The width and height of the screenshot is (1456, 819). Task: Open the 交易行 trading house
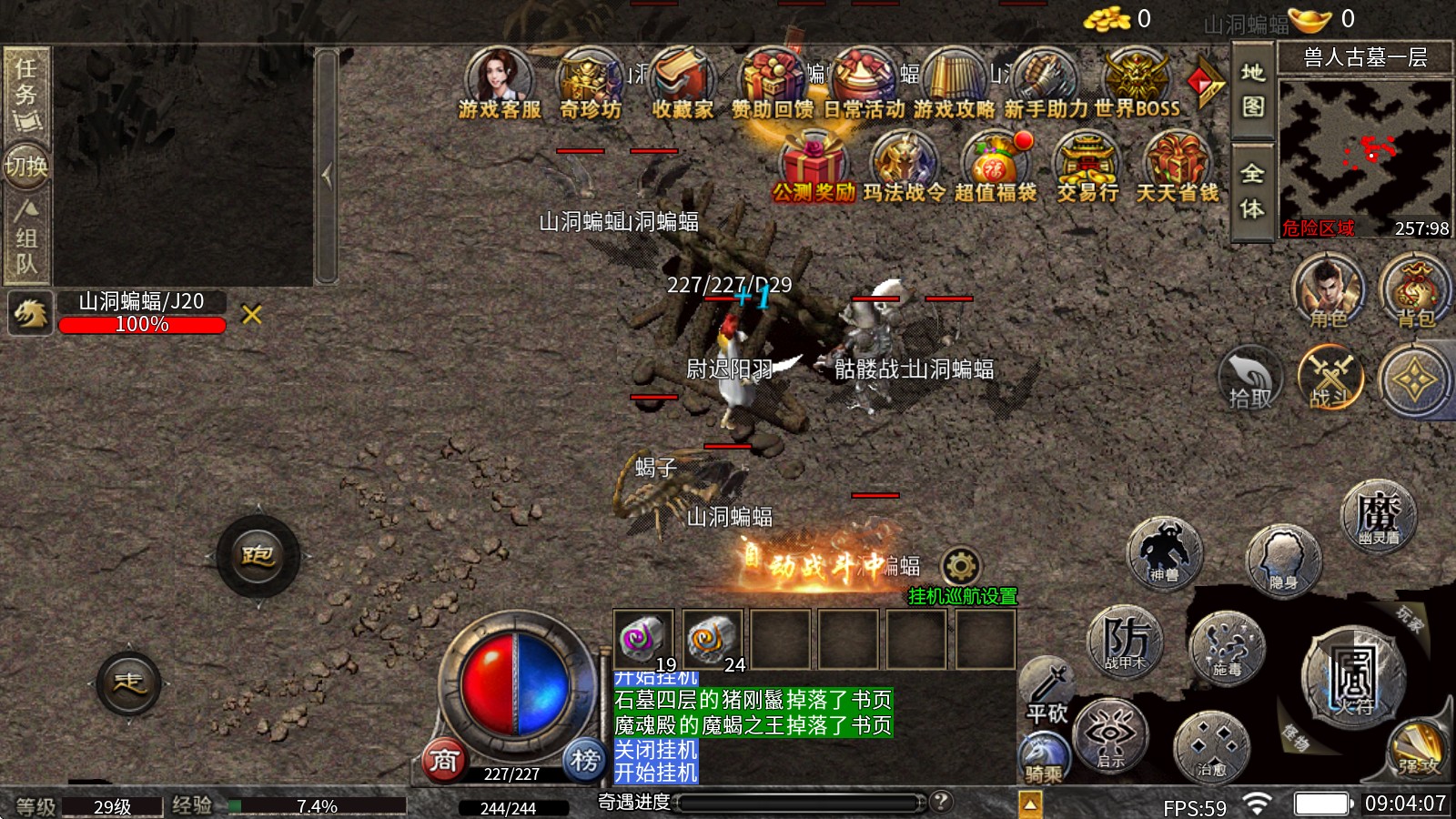coord(1087,166)
